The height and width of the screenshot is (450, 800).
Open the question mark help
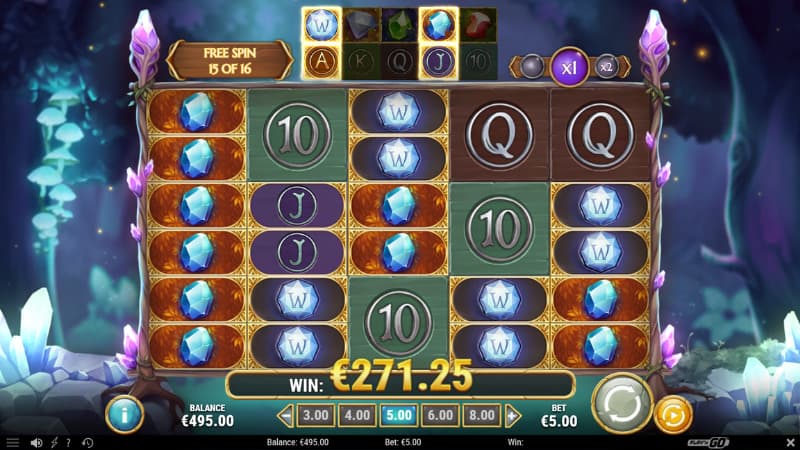68,442
